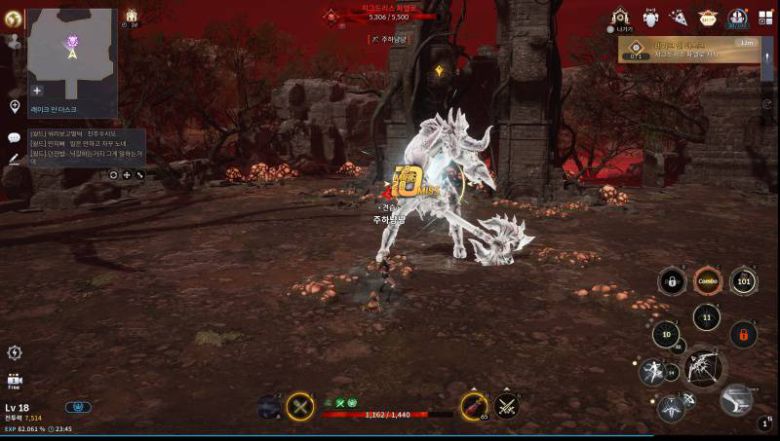Click the 나가기 exit dungeon icon
This screenshot has height=441, width=780.
[x=621, y=18]
